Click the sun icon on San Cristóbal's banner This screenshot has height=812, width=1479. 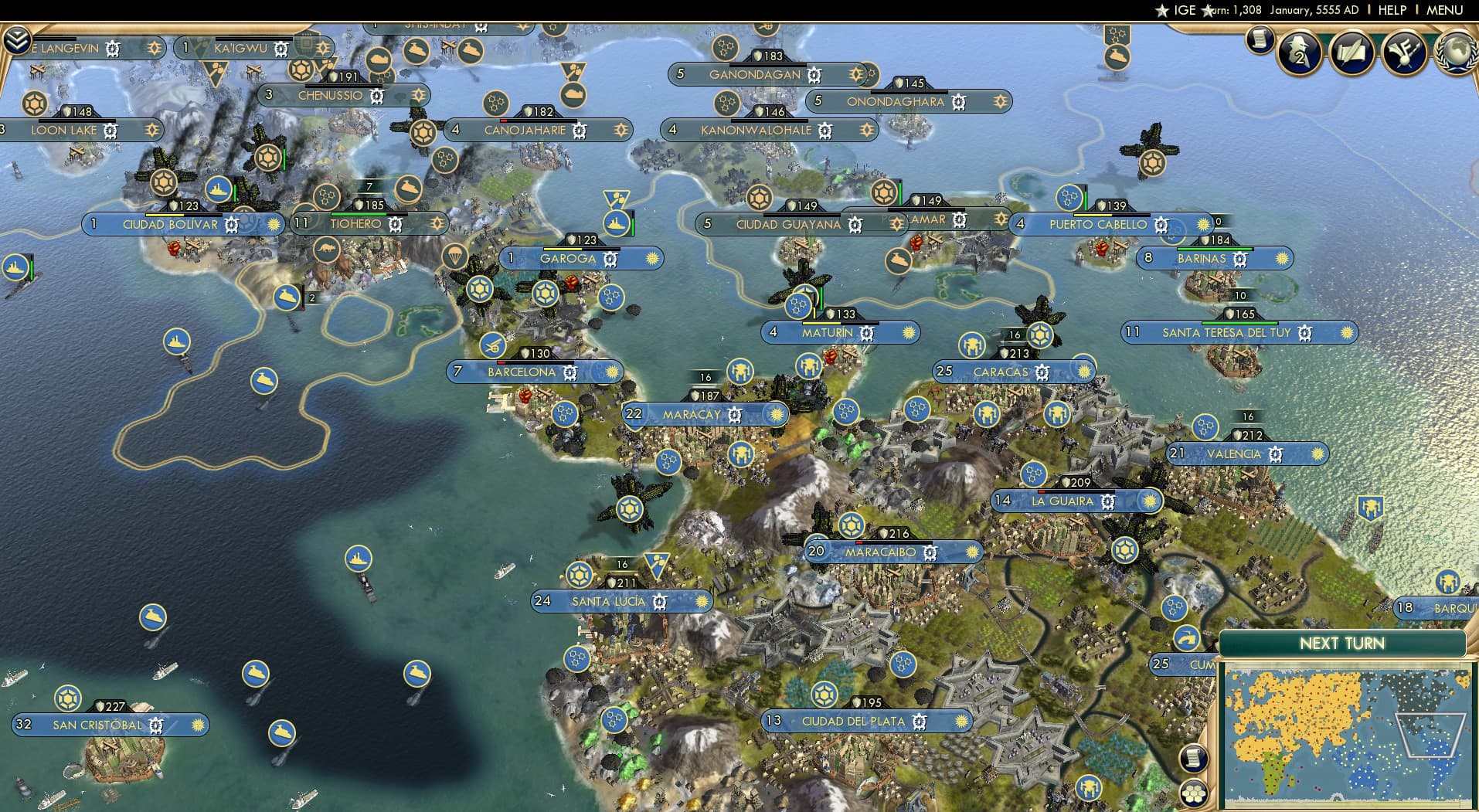click(199, 725)
